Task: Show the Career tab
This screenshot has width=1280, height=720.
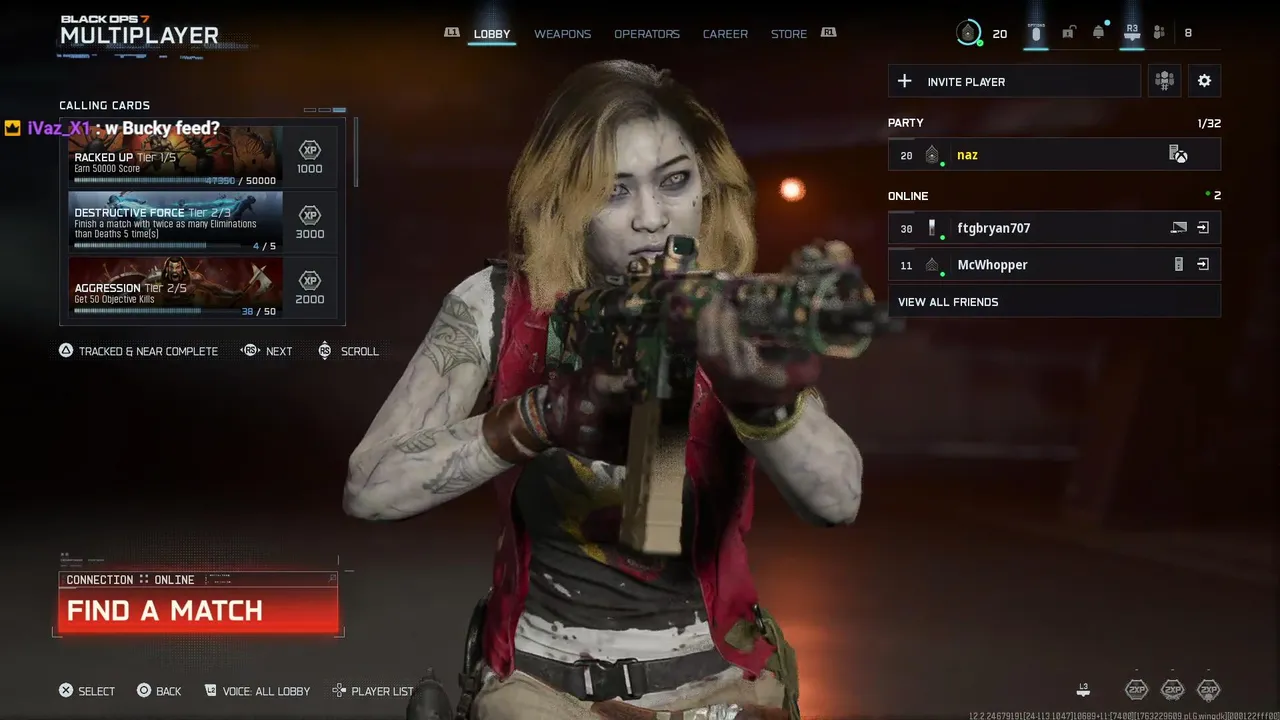Action: point(725,34)
